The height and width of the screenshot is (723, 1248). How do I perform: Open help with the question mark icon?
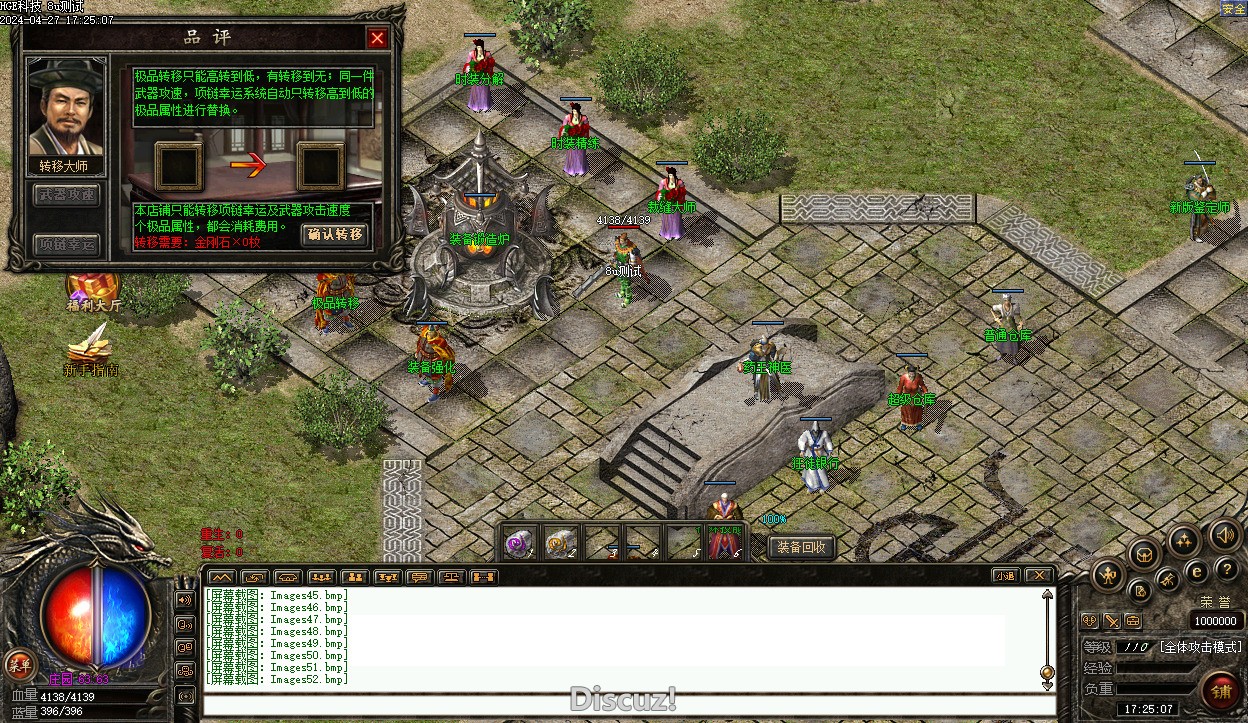(x=1227, y=569)
